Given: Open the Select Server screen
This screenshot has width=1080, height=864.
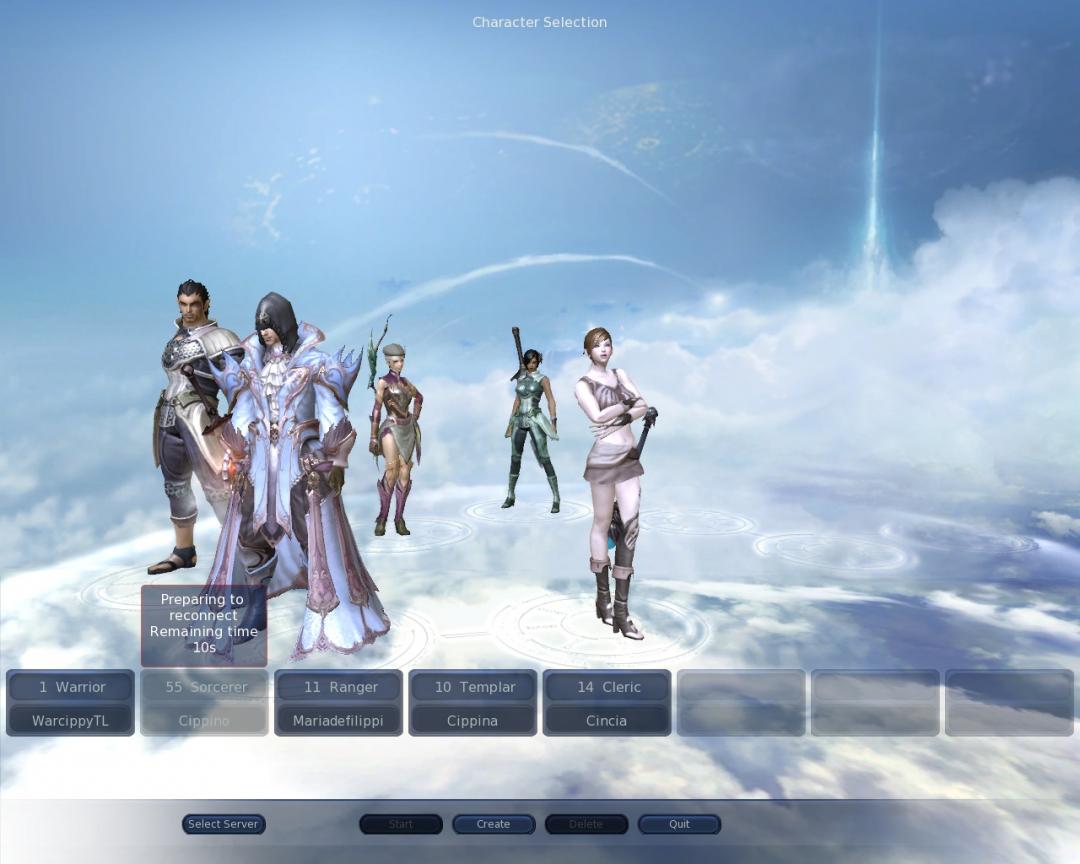Looking at the screenshot, I should click(223, 824).
